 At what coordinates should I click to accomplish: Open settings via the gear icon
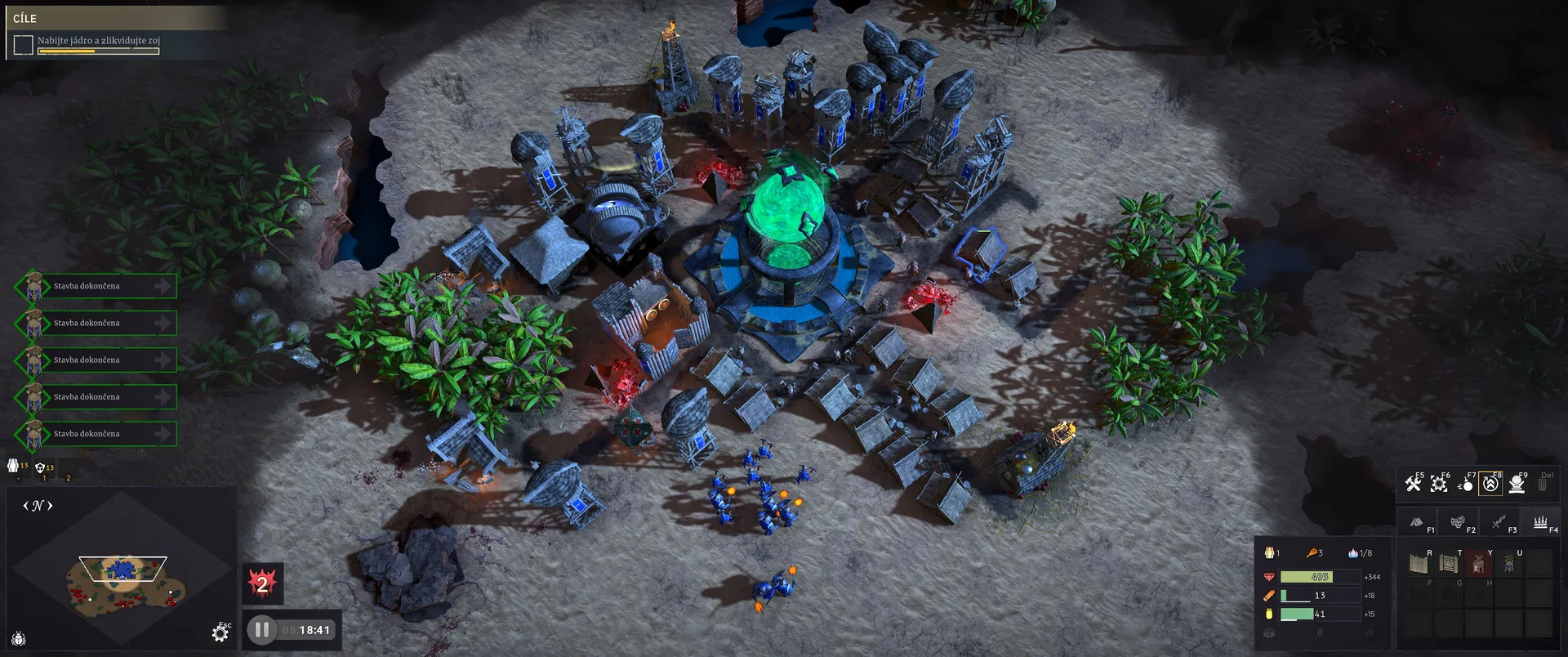coord(220,633)
